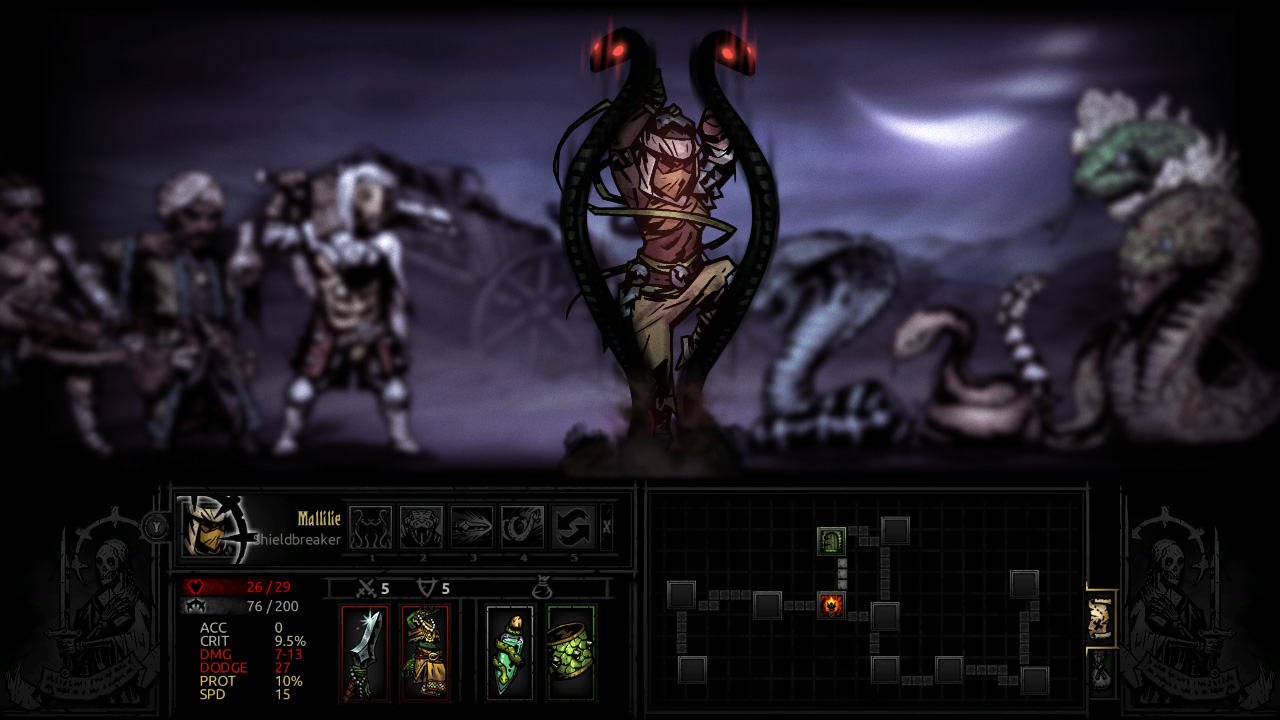
Task: Click the trinket pouch icon above trinket slots
Action: coord(545,586)
